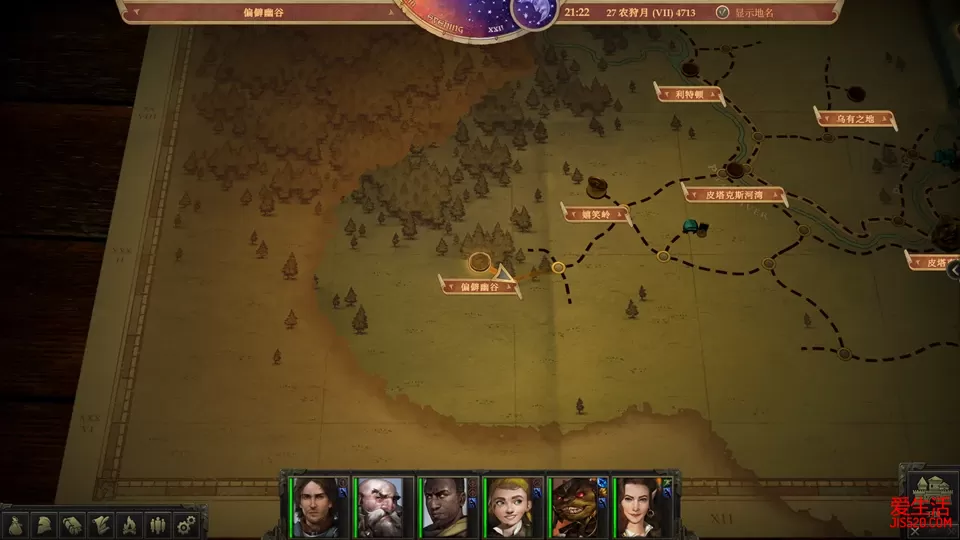Open the gear settings menu icon
The height and width of the screenshot is (540, 960).
[x=185, y=524]
